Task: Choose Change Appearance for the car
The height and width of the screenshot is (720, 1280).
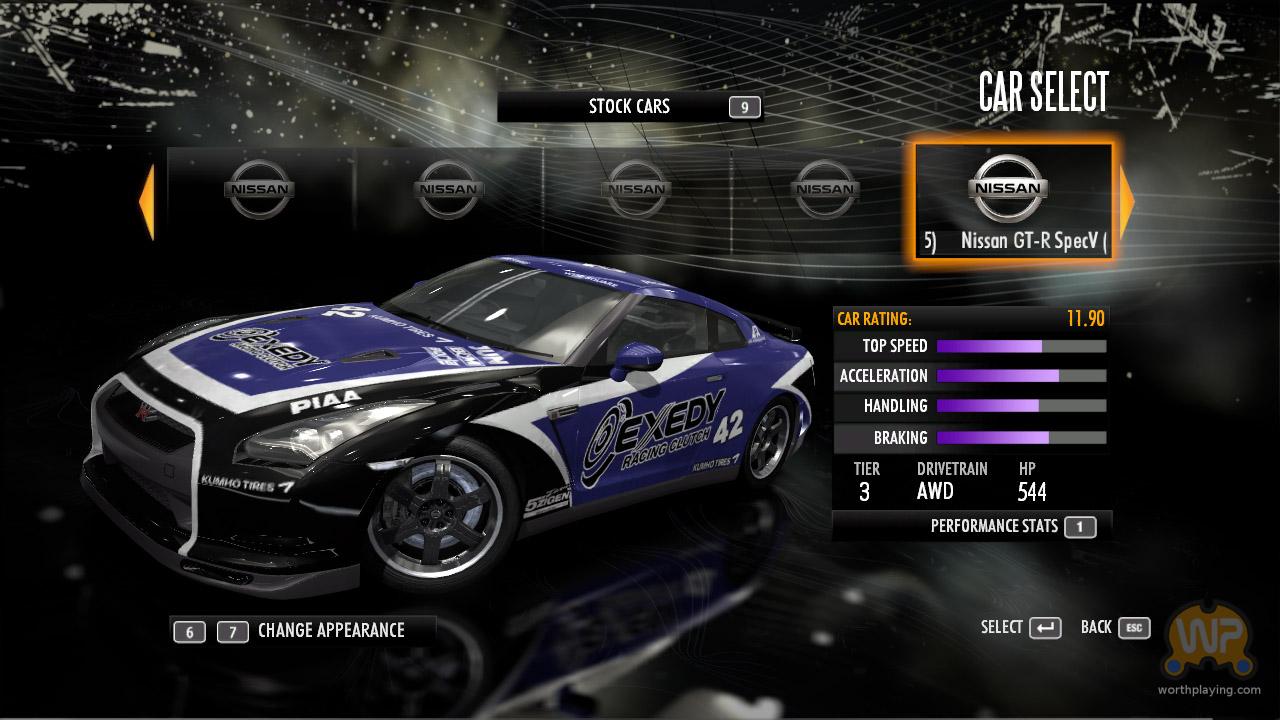Action: [330, 631]
